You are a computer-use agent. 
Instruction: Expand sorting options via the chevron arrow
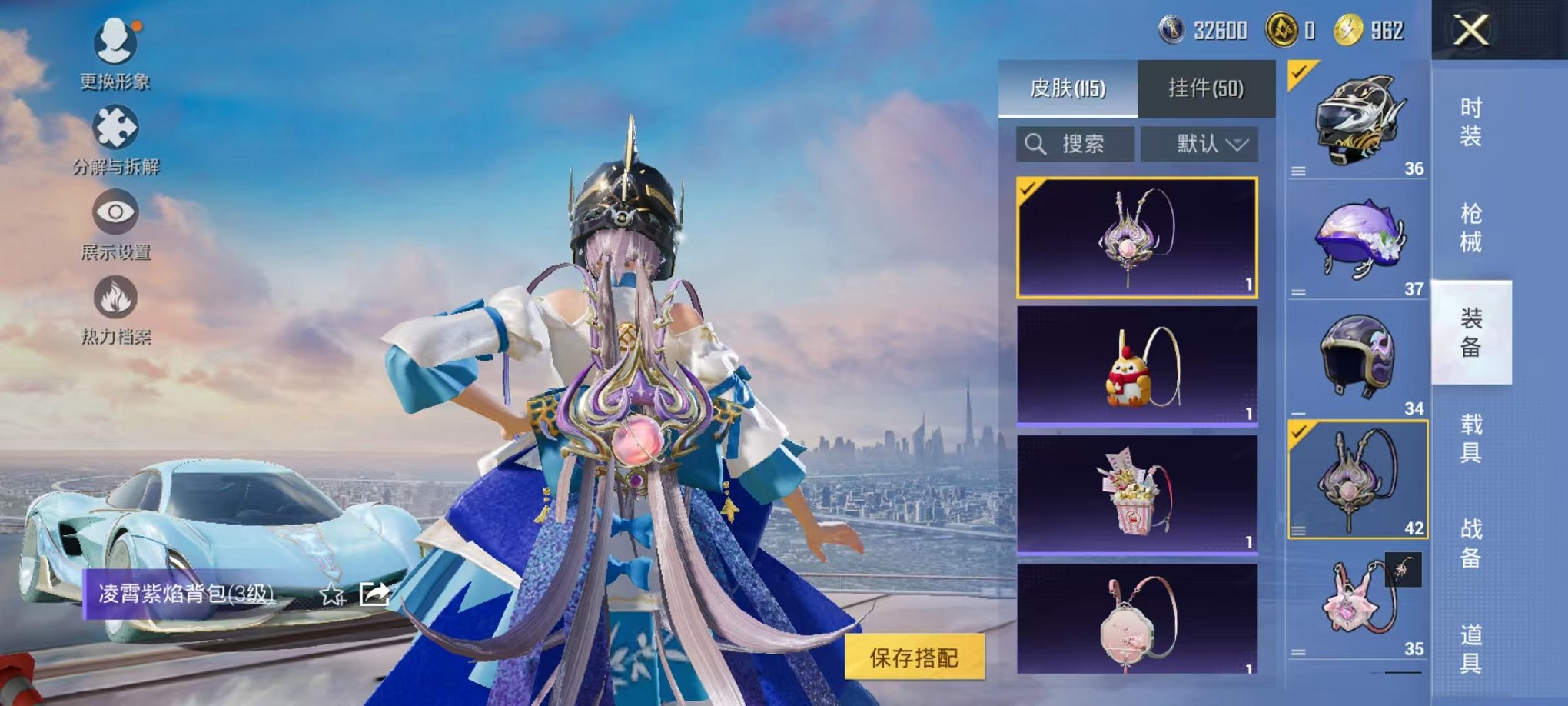pyautogui.click(x=1237, y=144)
